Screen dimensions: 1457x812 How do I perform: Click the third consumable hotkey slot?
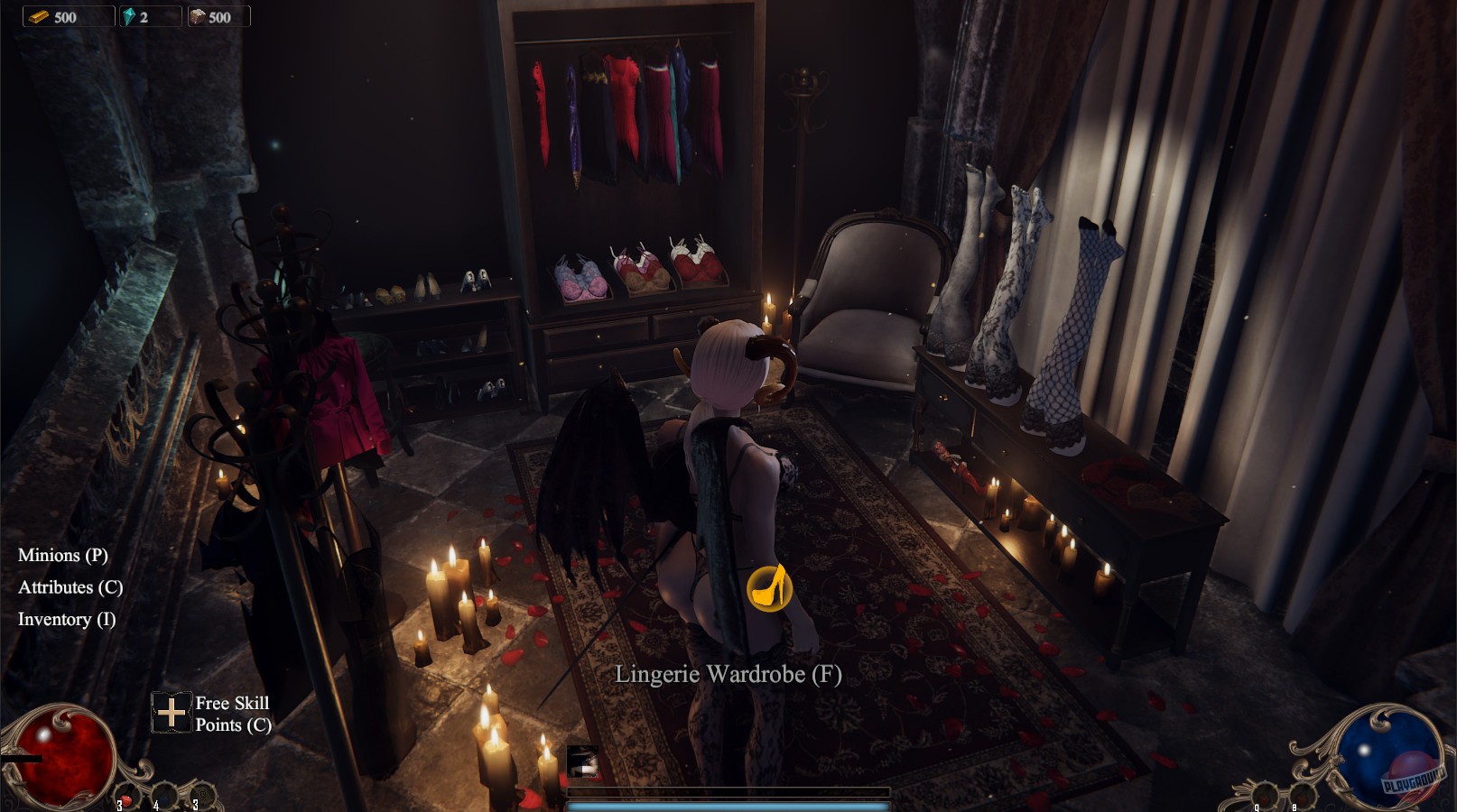tap(203, 794)
